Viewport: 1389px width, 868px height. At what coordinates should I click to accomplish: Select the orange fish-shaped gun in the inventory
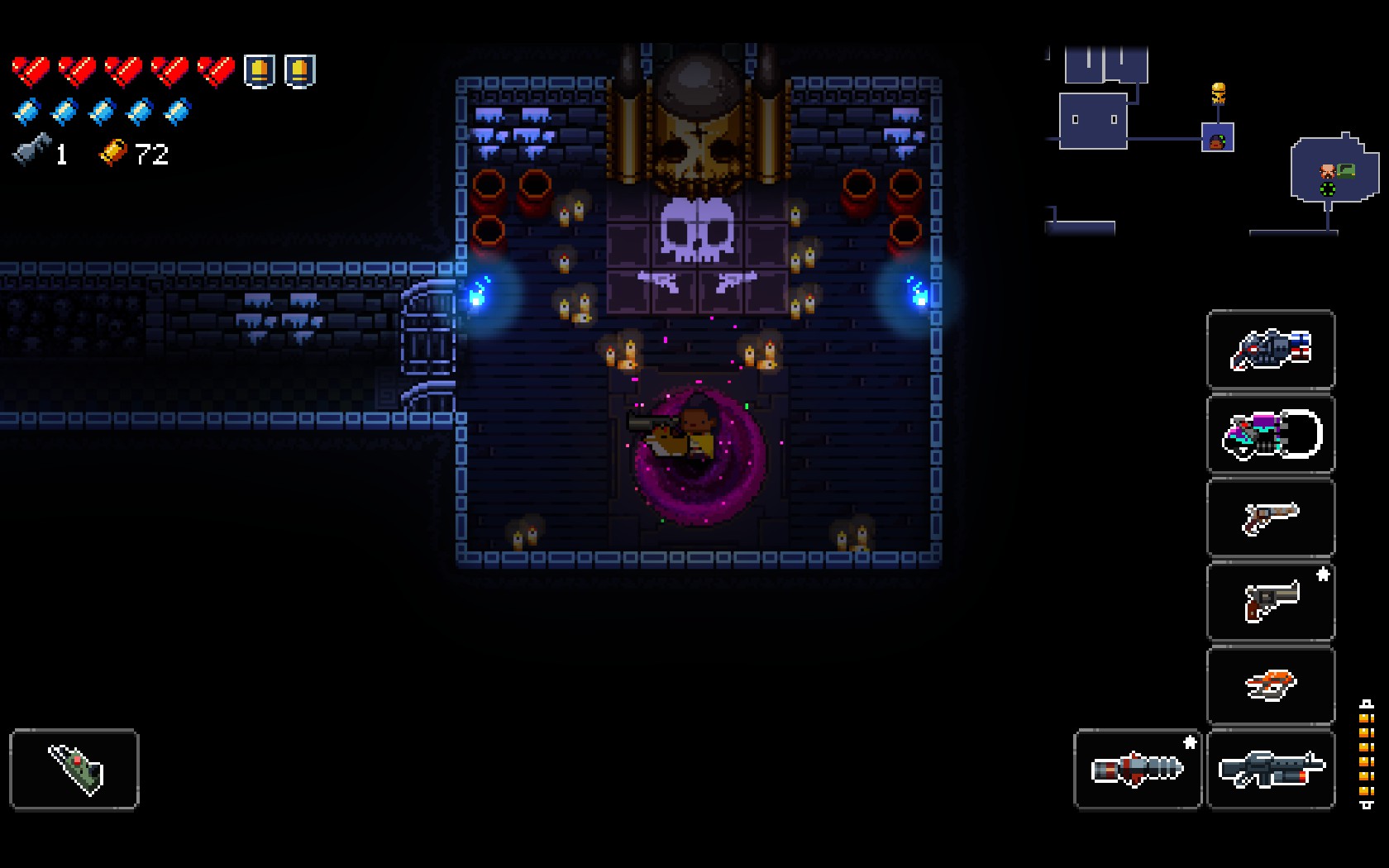tap(1271, 684)
